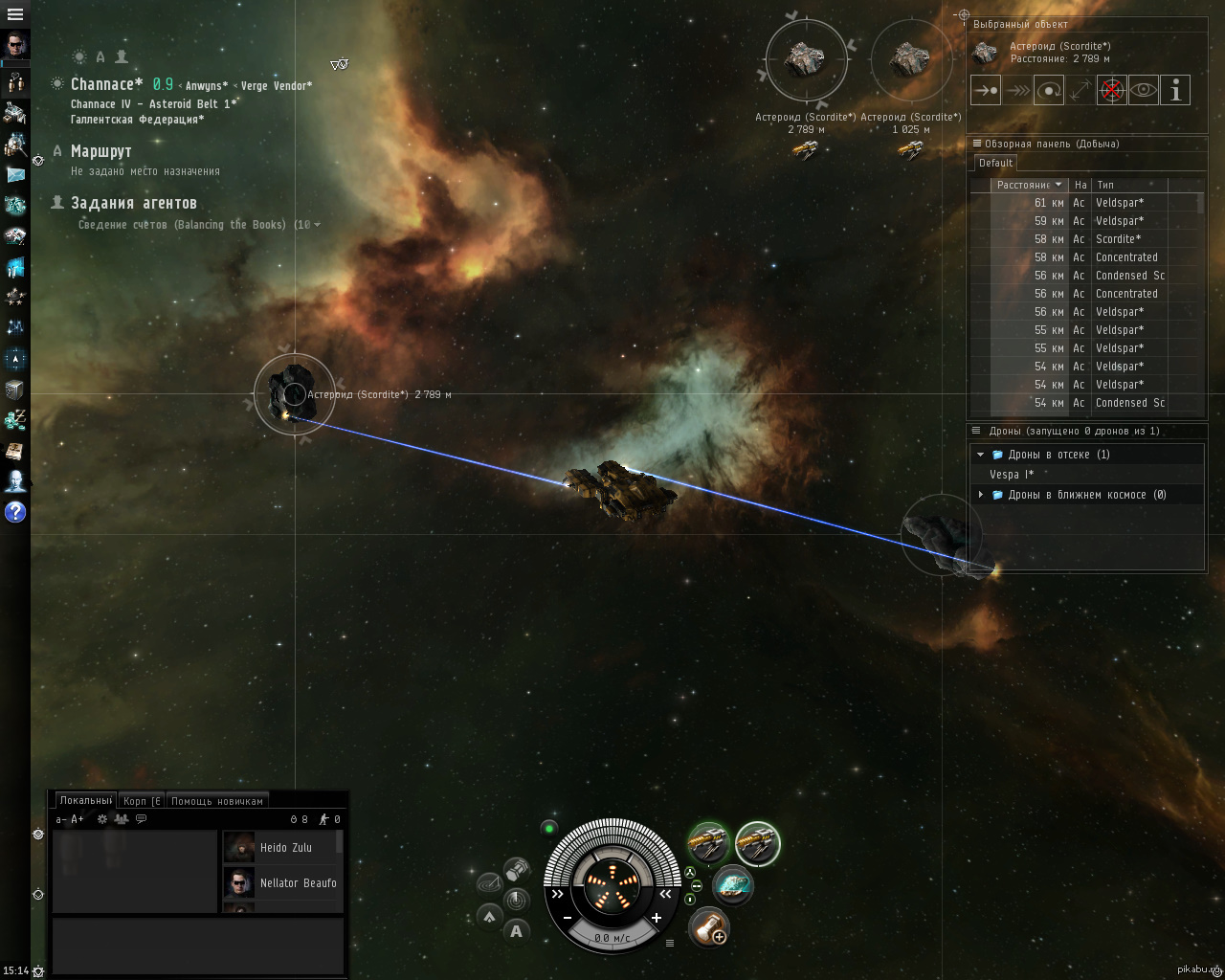Toggle the first mining laser module
1225x980 pixels.
709,843
